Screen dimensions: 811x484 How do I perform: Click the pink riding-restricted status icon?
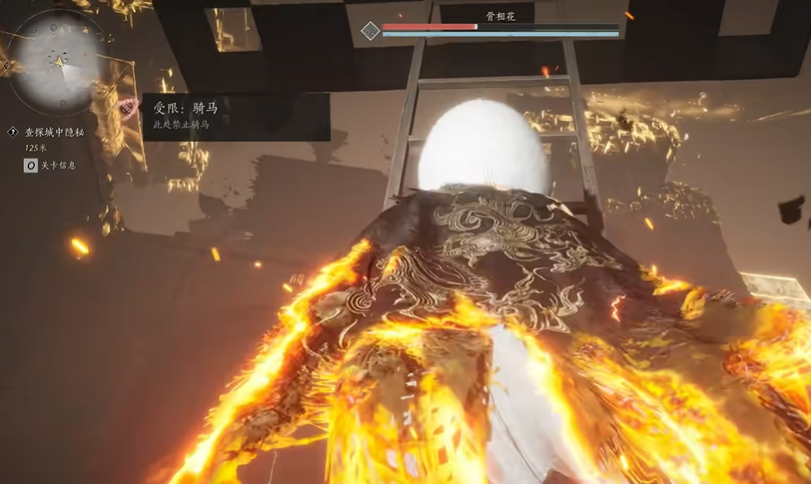(x=128, y=105)
